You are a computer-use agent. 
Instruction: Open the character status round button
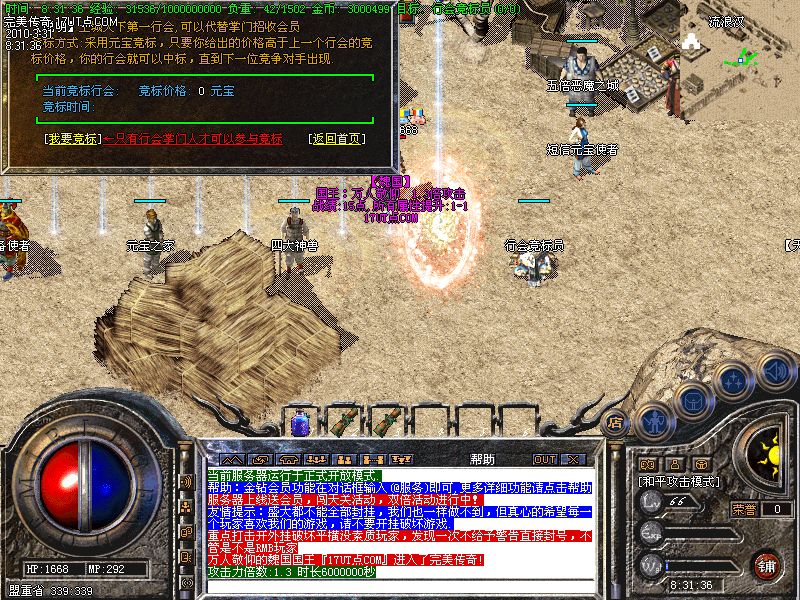(x=654, y=424)
